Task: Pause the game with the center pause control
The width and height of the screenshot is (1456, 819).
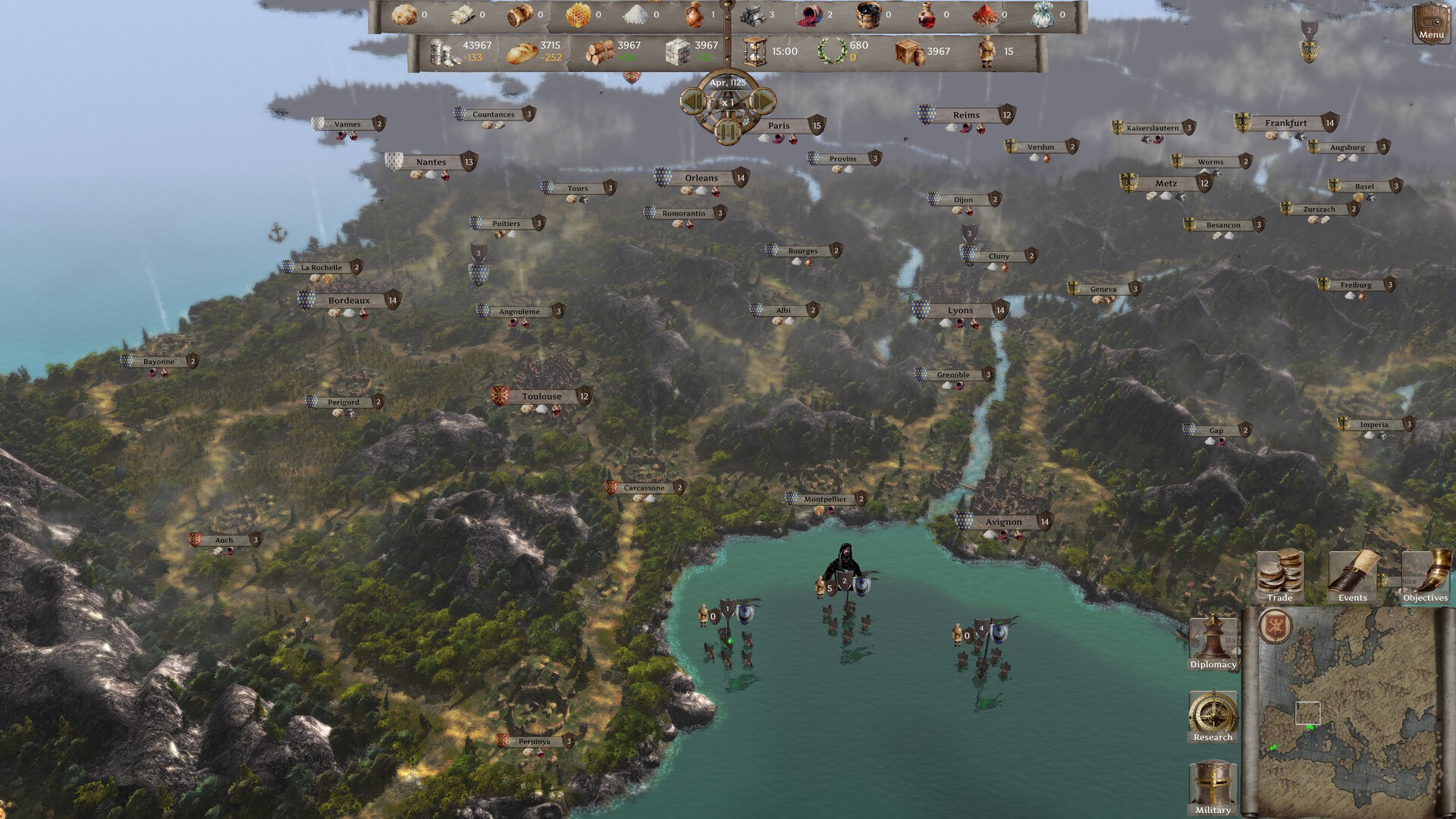Action: 726,130
